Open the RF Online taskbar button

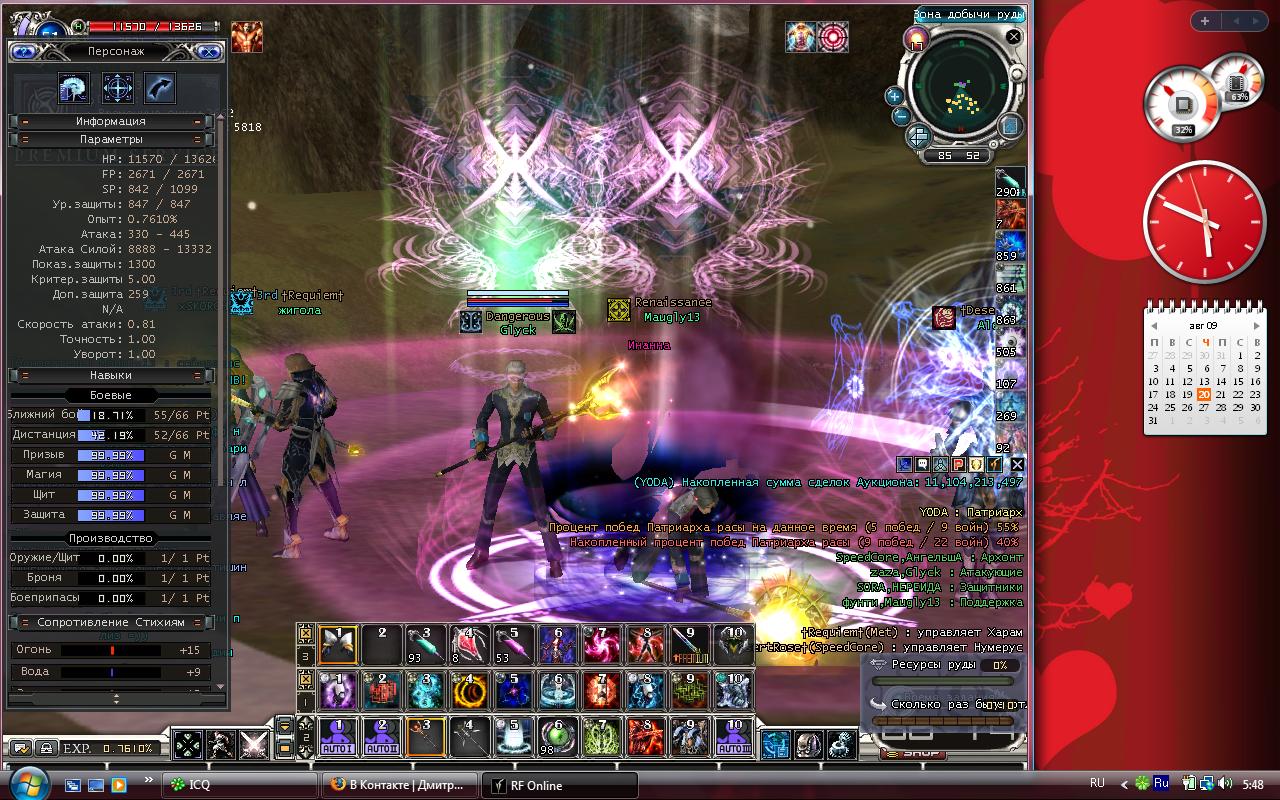pos(560,785)
